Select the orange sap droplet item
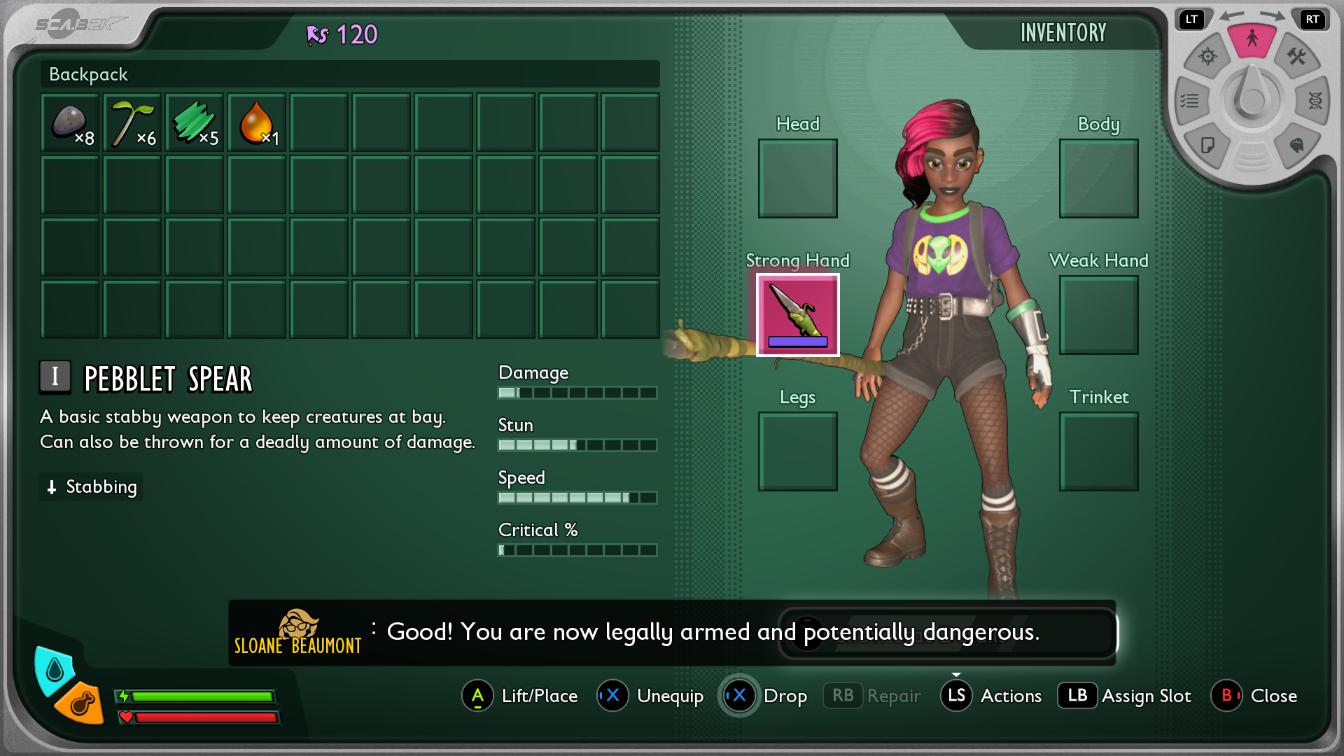This screenshot has height=756, width=1344. click(x=256, y=123)
